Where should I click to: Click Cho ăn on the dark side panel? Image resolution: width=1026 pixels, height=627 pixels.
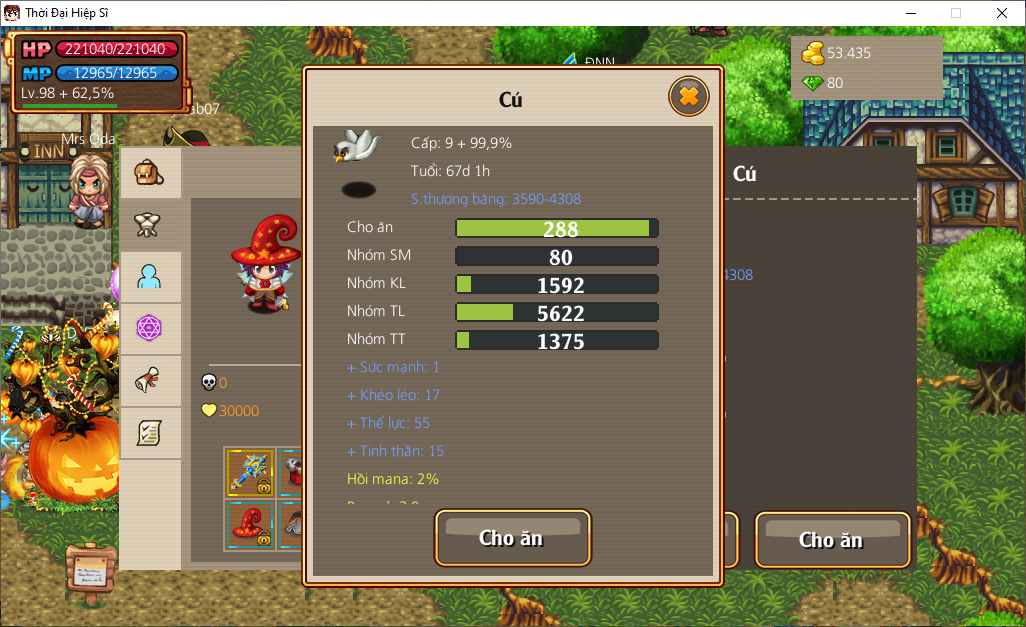[x=832, y=540]
